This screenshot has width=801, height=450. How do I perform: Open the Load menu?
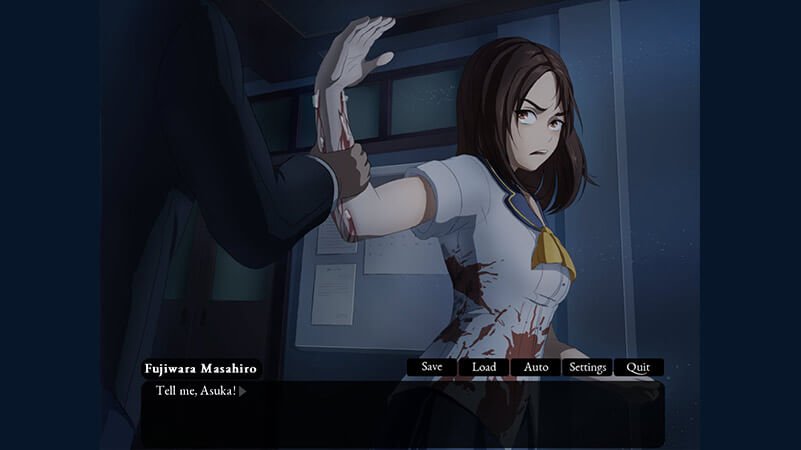coord(484,367)
